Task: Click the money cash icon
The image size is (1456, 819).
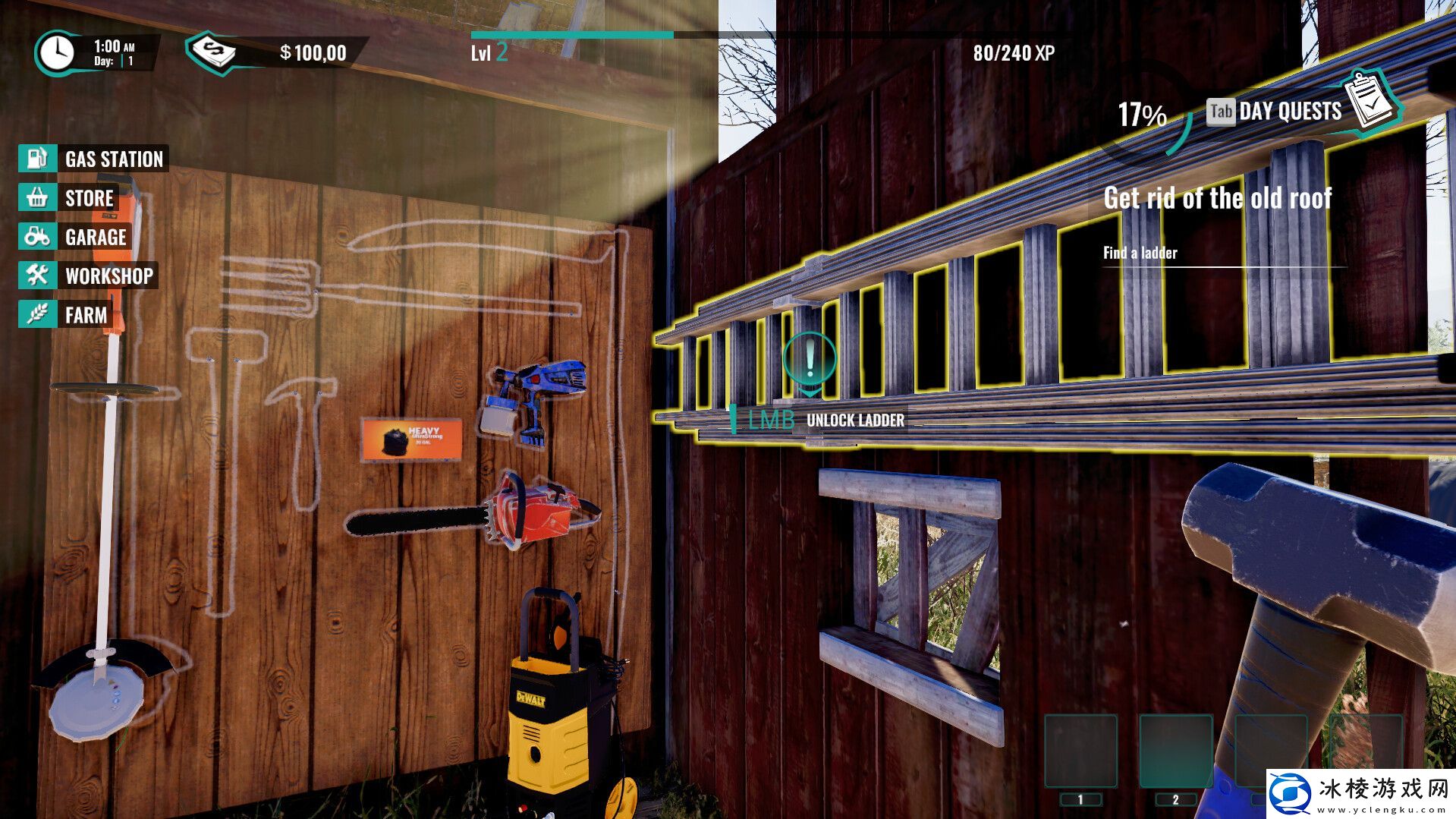Action: click(213, 52)
